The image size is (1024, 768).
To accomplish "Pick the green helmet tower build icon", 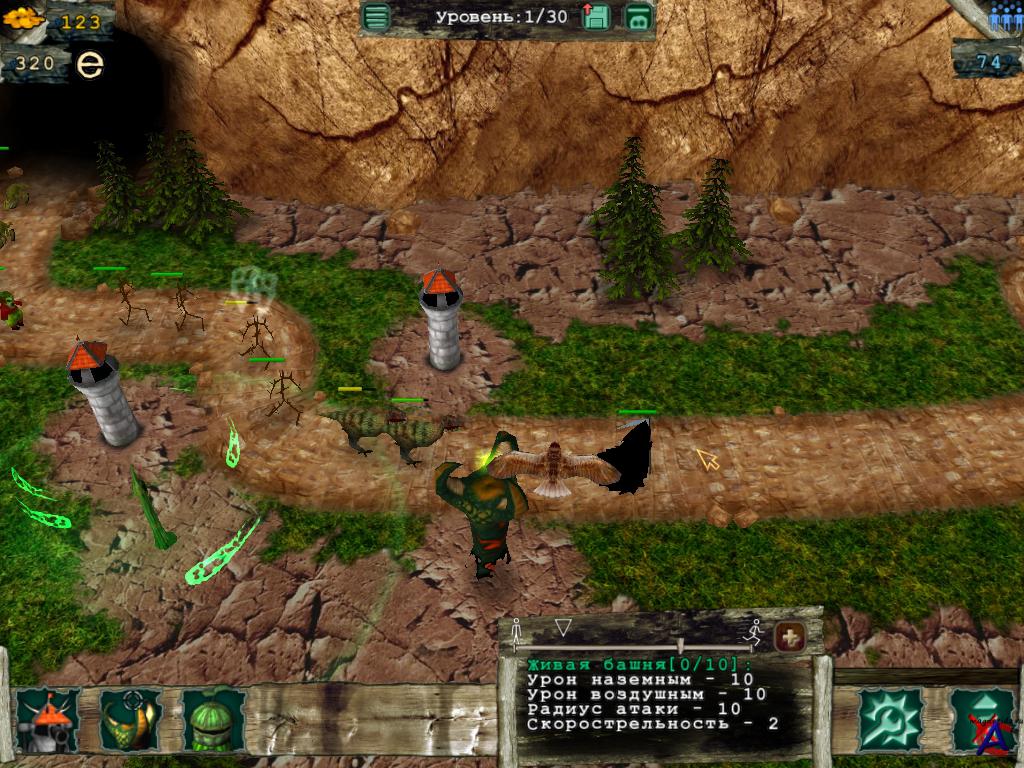I will coord(212,719).
